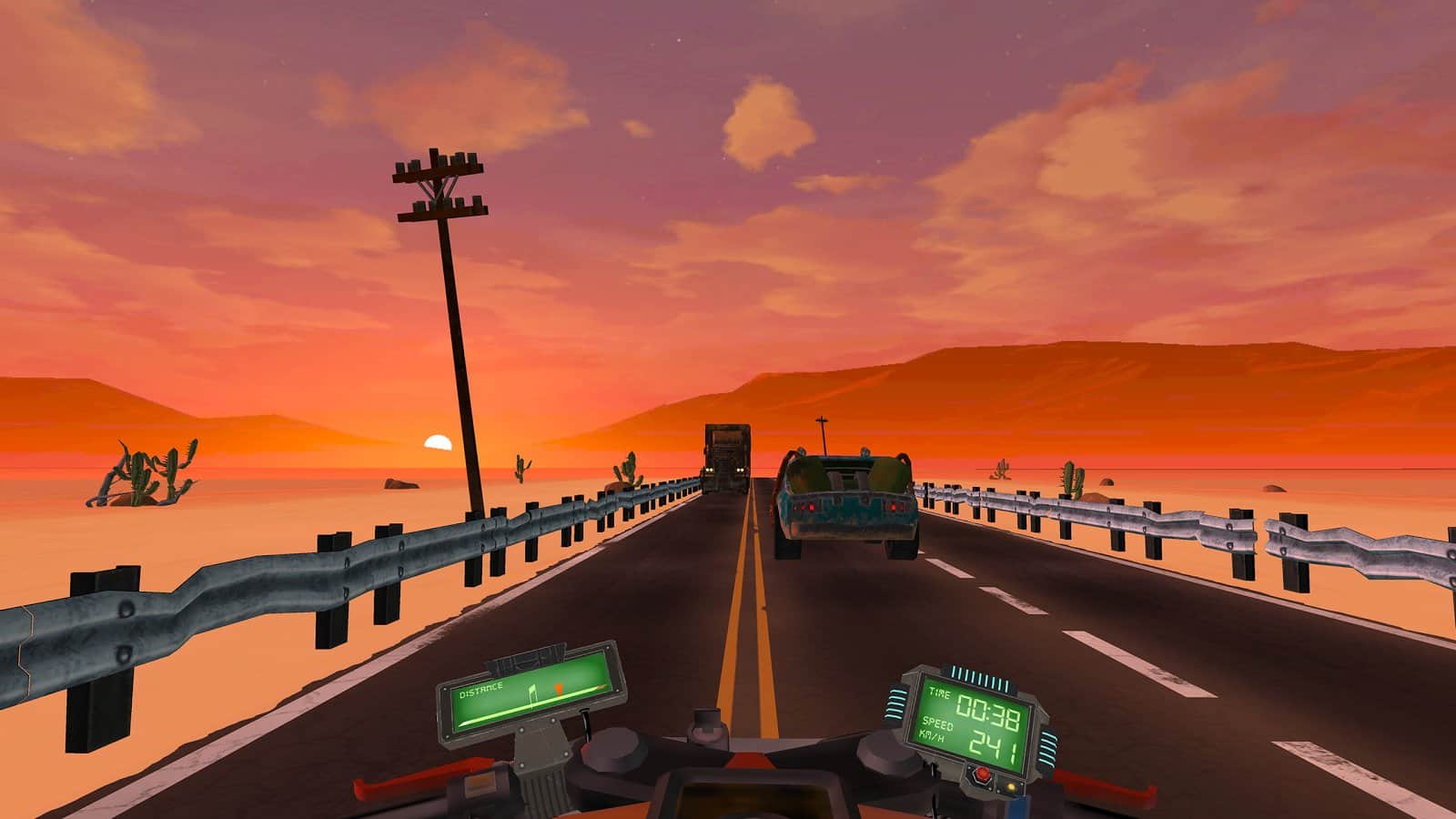This screenshot has height=819, width=1456.
Task: Click the DISTANCE label on the green display
Action: tap(480, 690)
